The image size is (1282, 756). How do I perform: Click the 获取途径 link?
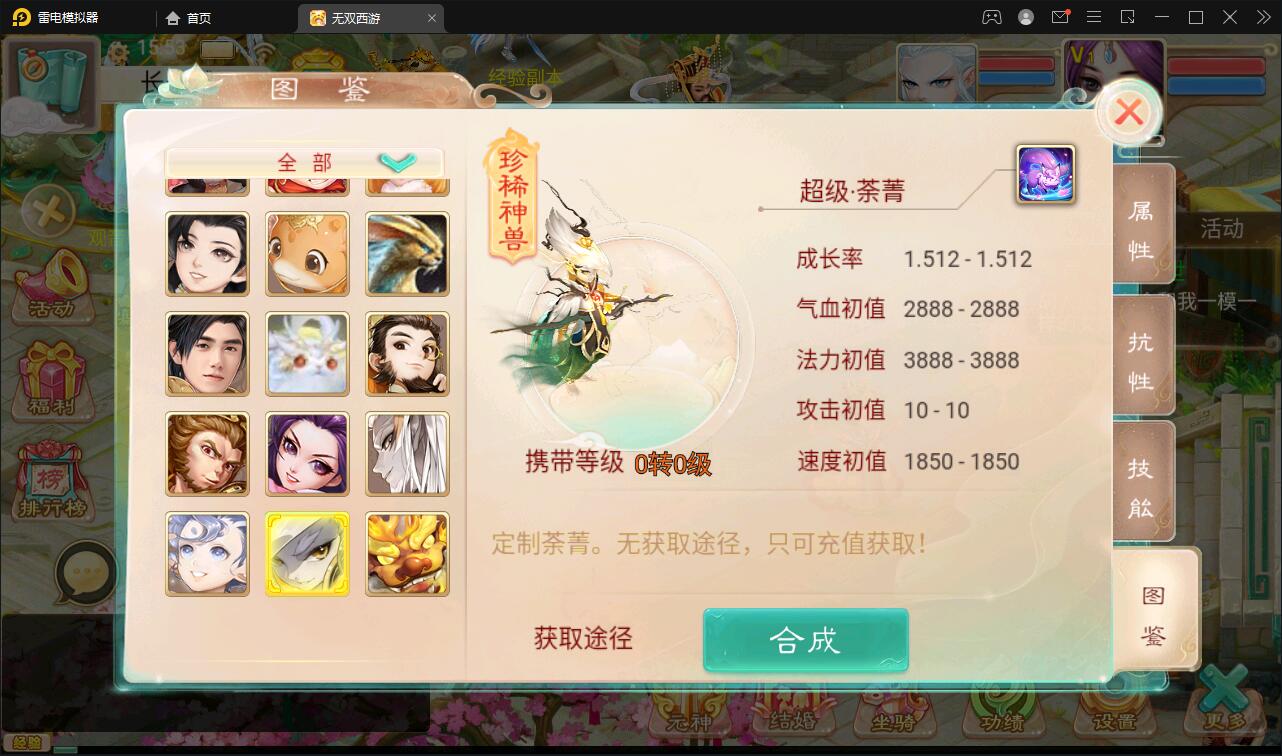click(583, 638)
